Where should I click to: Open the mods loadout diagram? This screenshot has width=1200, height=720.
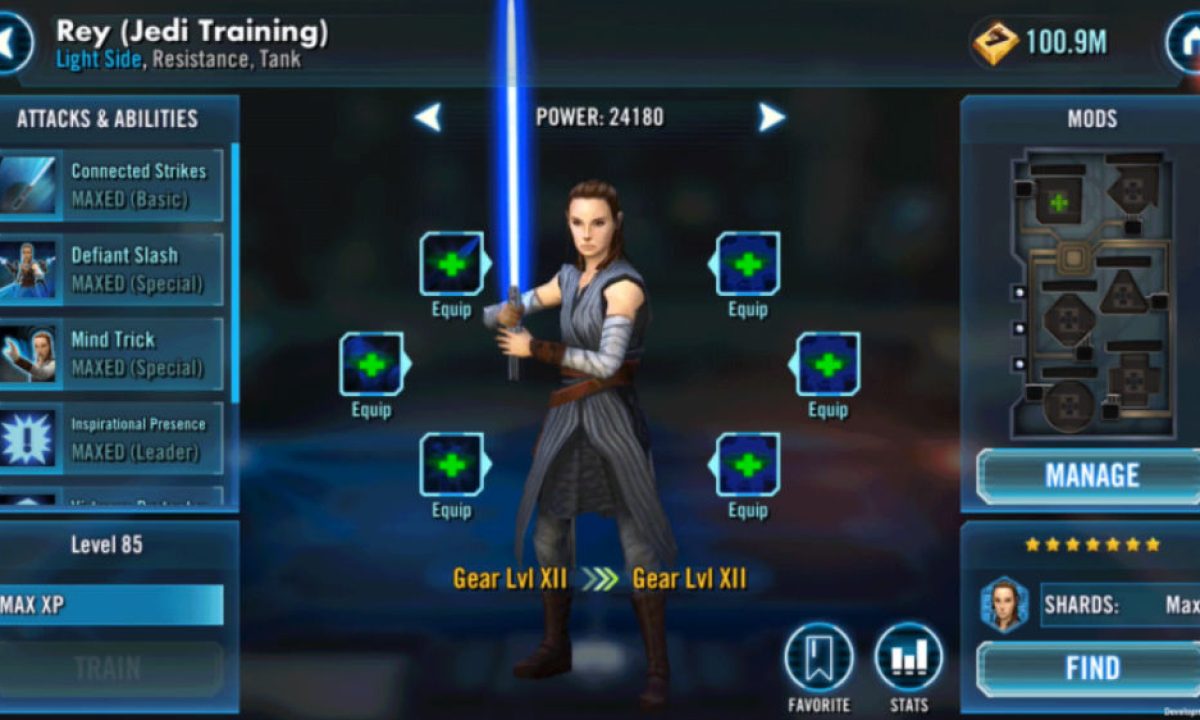click(1091, 293)
